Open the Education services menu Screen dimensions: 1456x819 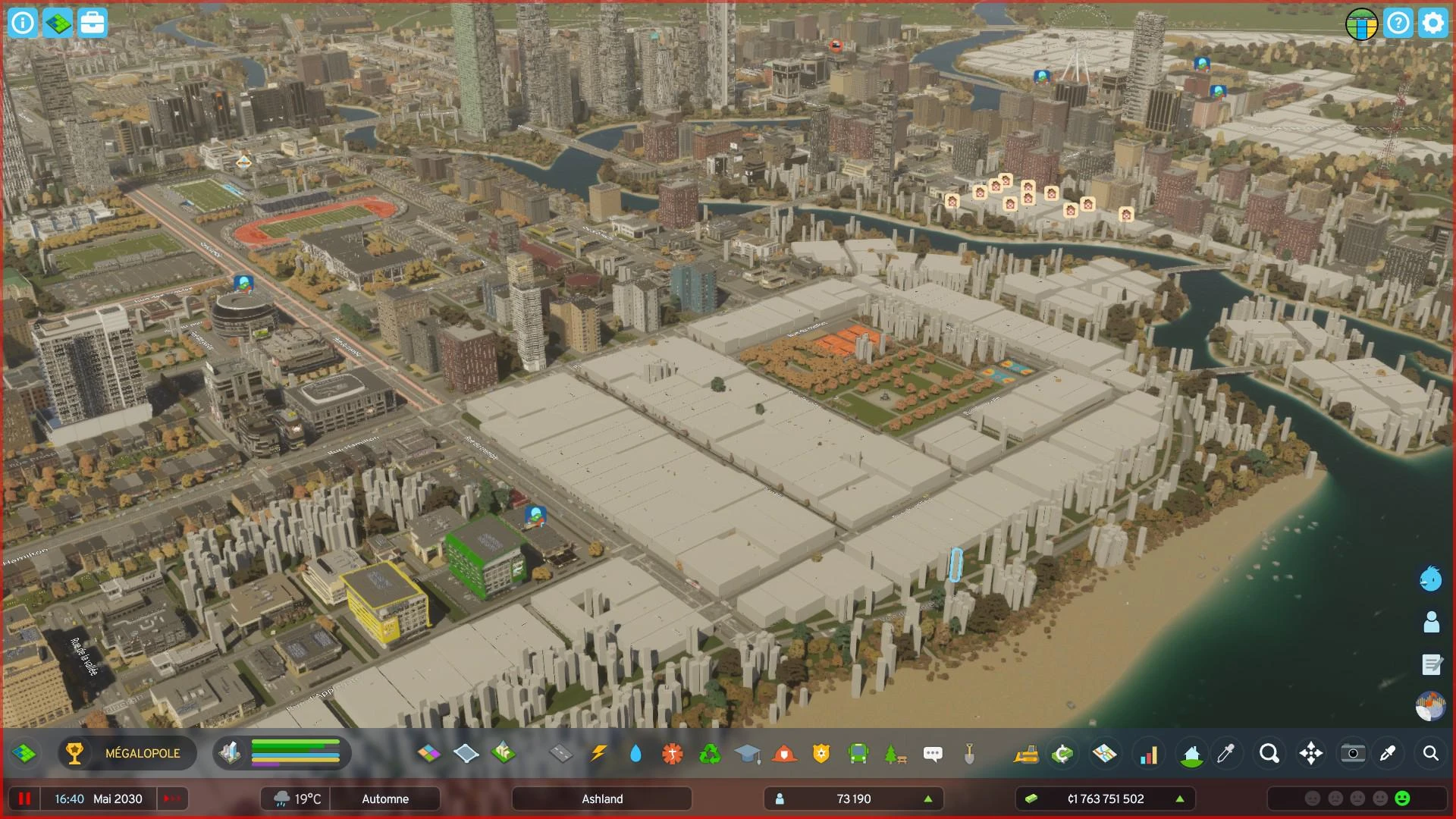tap(747, 754)
